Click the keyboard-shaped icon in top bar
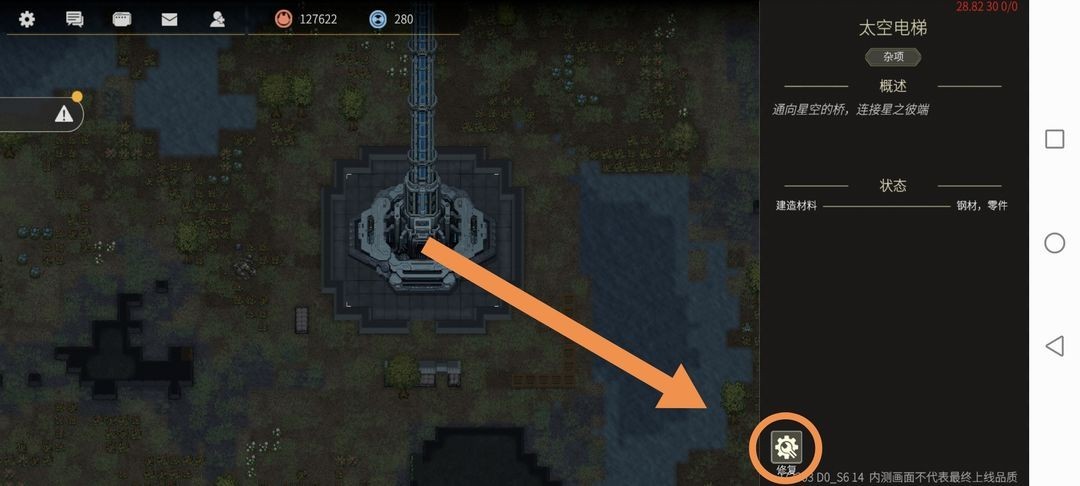 [122, 19]
